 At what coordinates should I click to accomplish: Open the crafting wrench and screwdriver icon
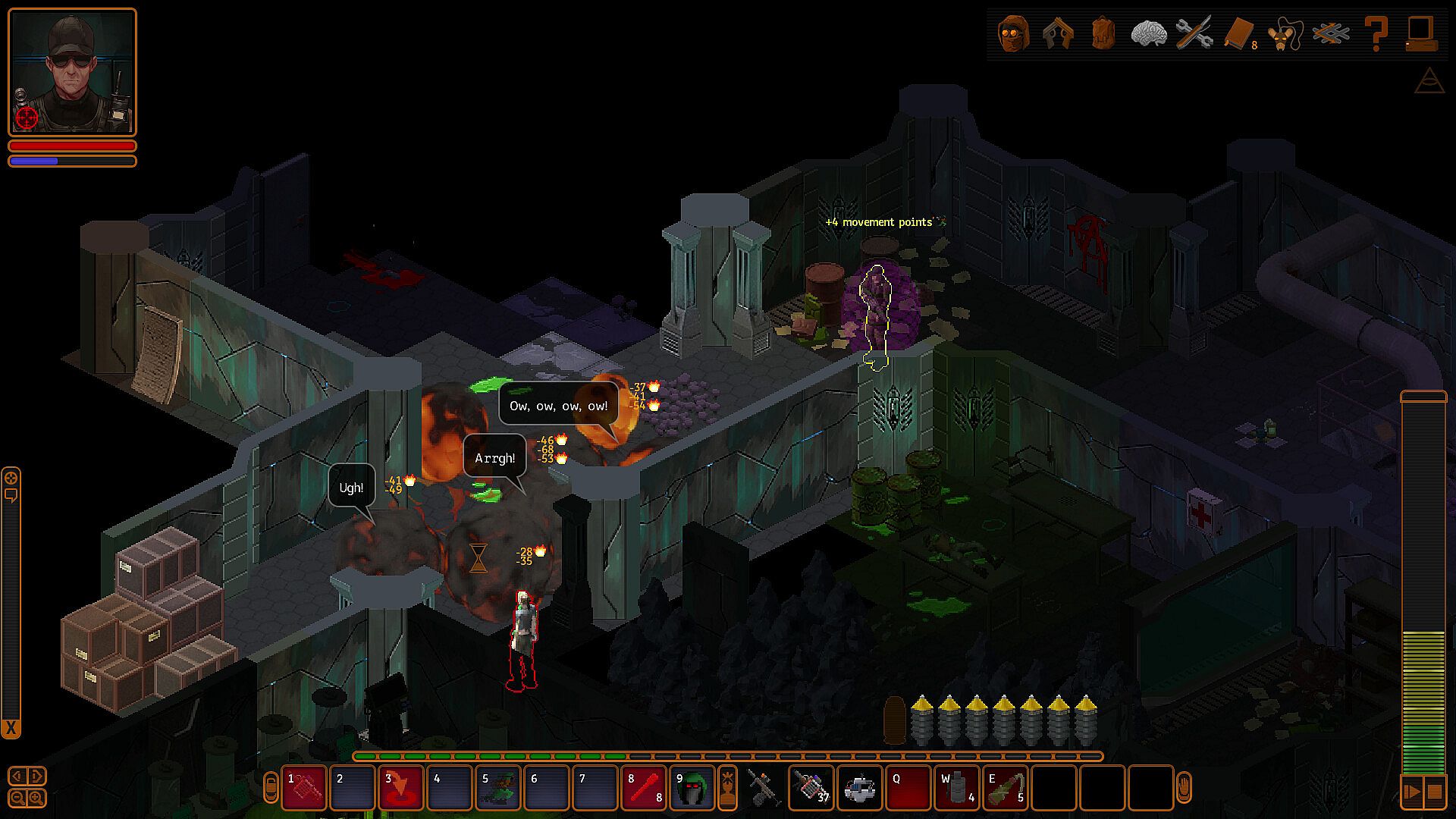coord(1194,33)
